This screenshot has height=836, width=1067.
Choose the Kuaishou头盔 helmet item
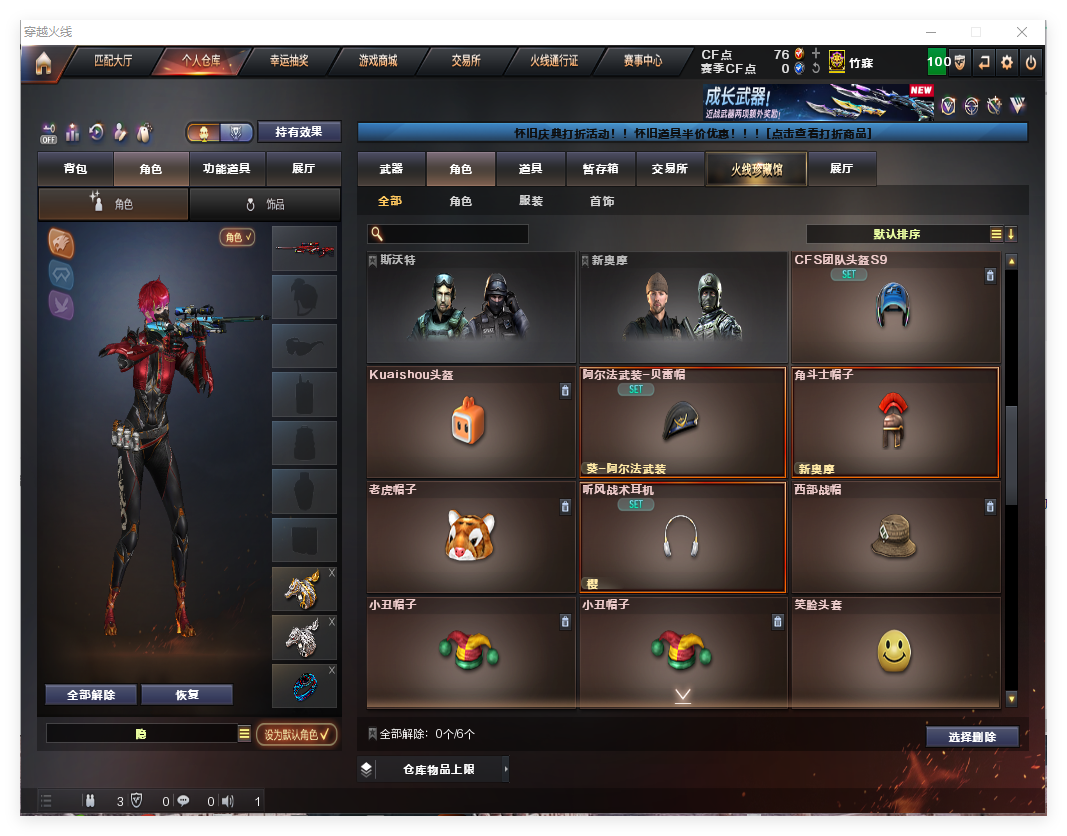coord(470,422)
